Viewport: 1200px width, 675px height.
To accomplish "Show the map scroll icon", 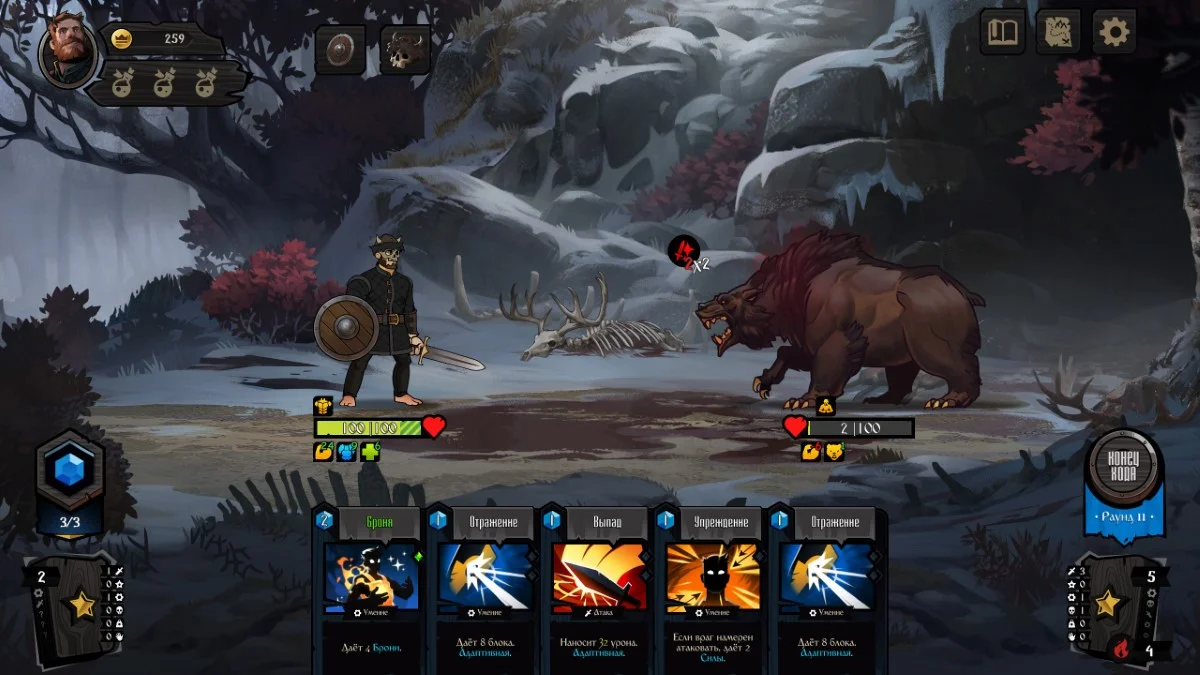I will 1058,33.
